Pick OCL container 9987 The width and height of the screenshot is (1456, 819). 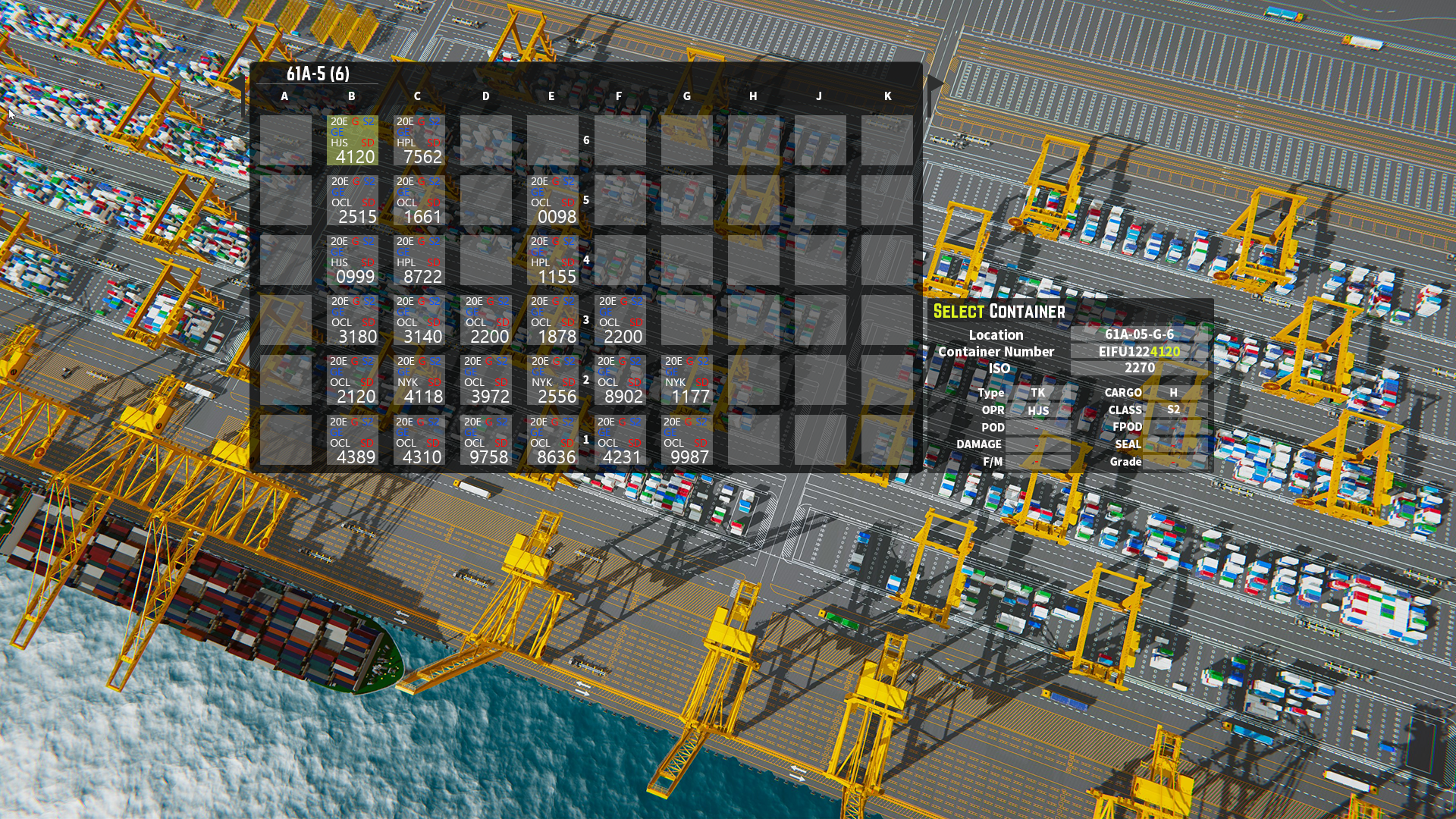(x=686, y=441)
